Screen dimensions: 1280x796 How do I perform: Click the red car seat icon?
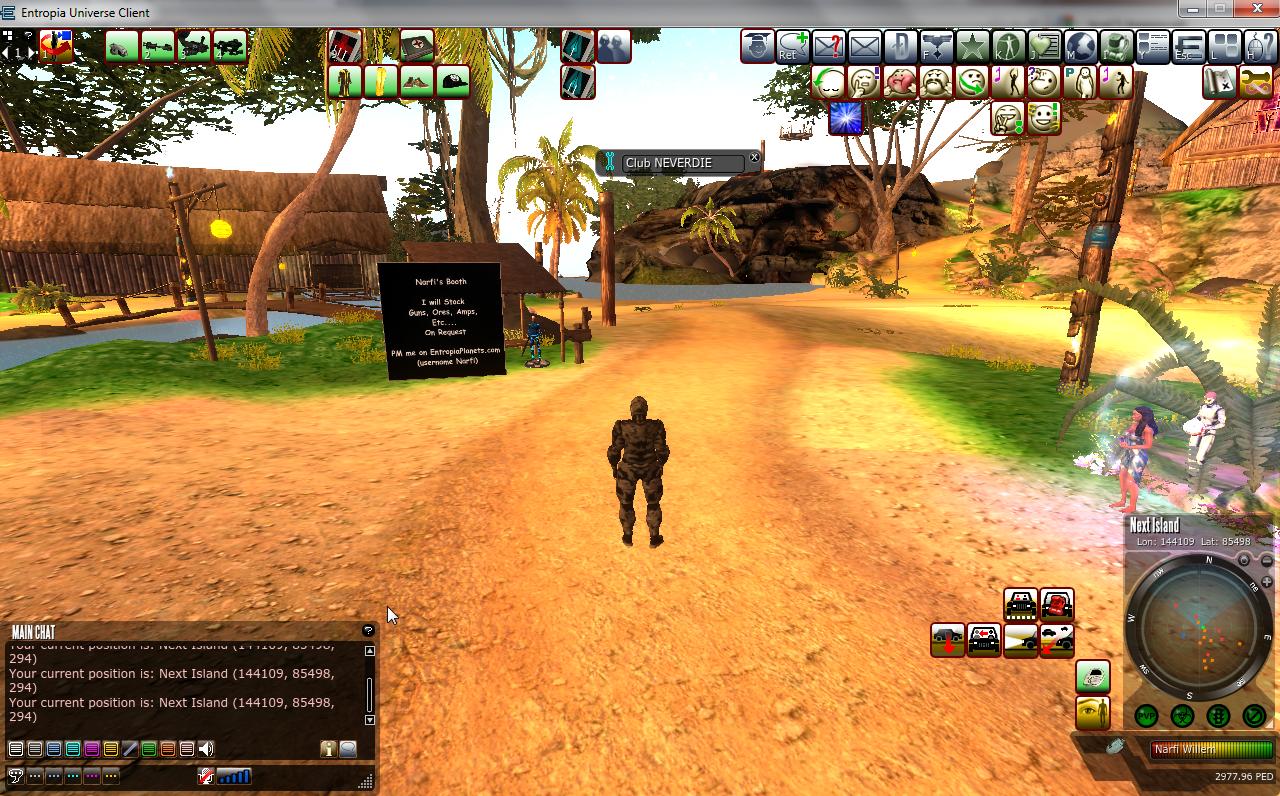[x=1057, y=604]
